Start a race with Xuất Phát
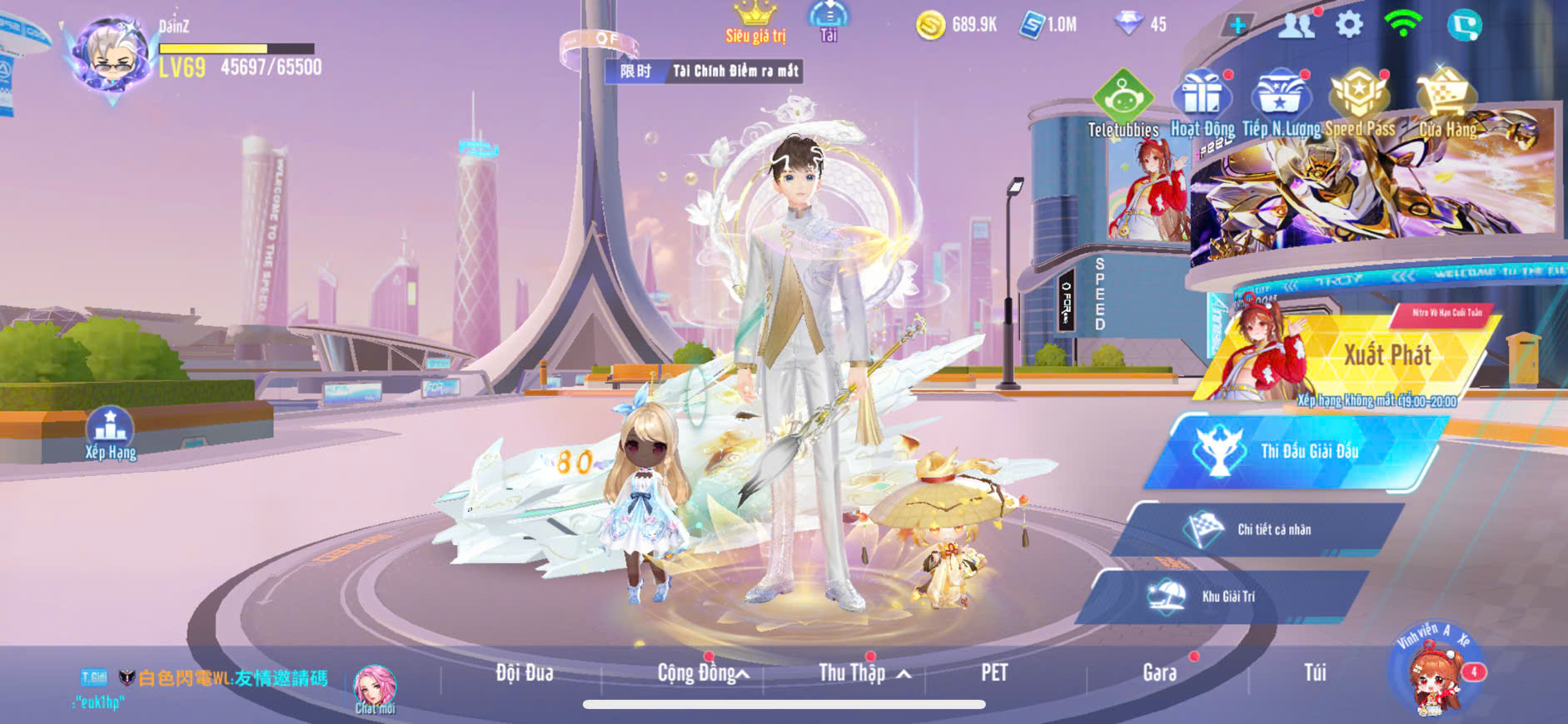This screenshot has height=724, width=1568. pyautogui.click(x=1366, y=358)
